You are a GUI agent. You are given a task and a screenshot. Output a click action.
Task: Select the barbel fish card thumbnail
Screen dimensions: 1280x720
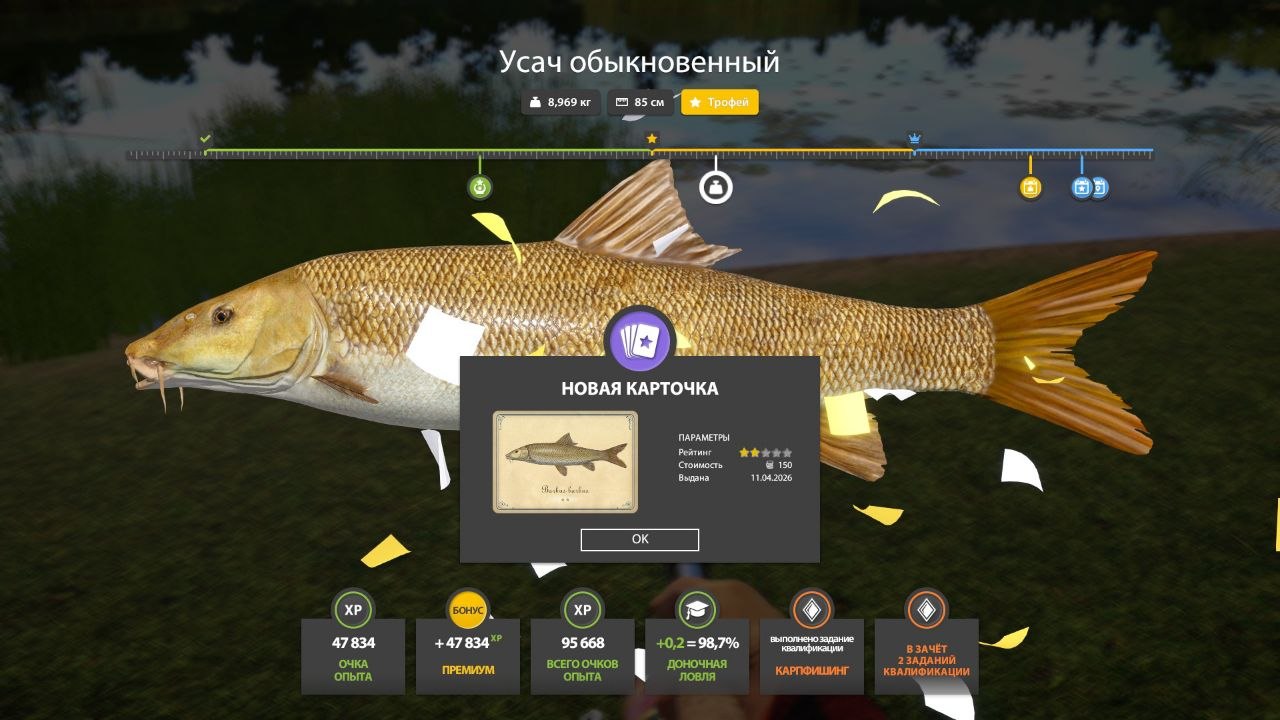click(565, 461)
